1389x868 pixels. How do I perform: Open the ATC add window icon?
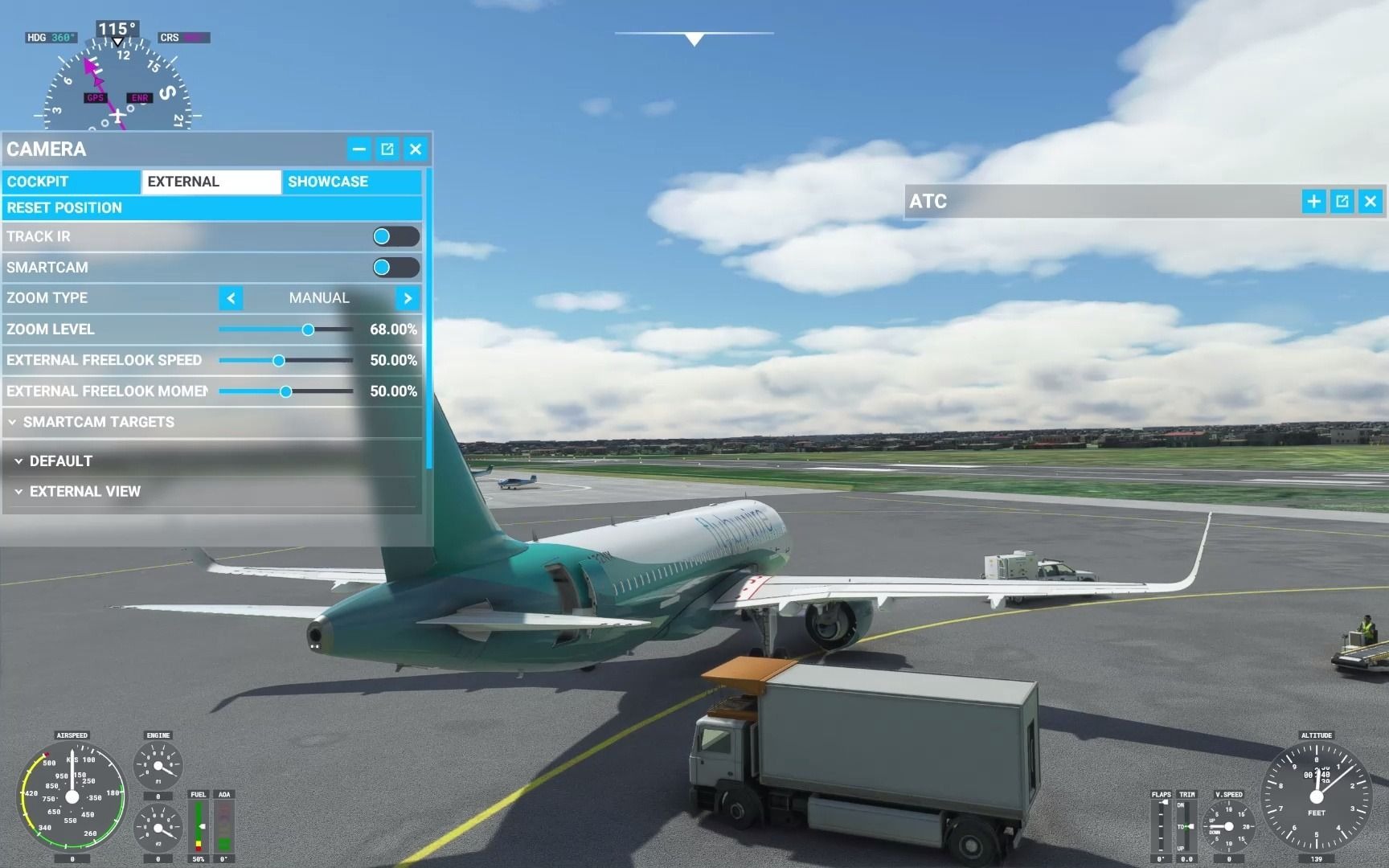point(1313,202)
